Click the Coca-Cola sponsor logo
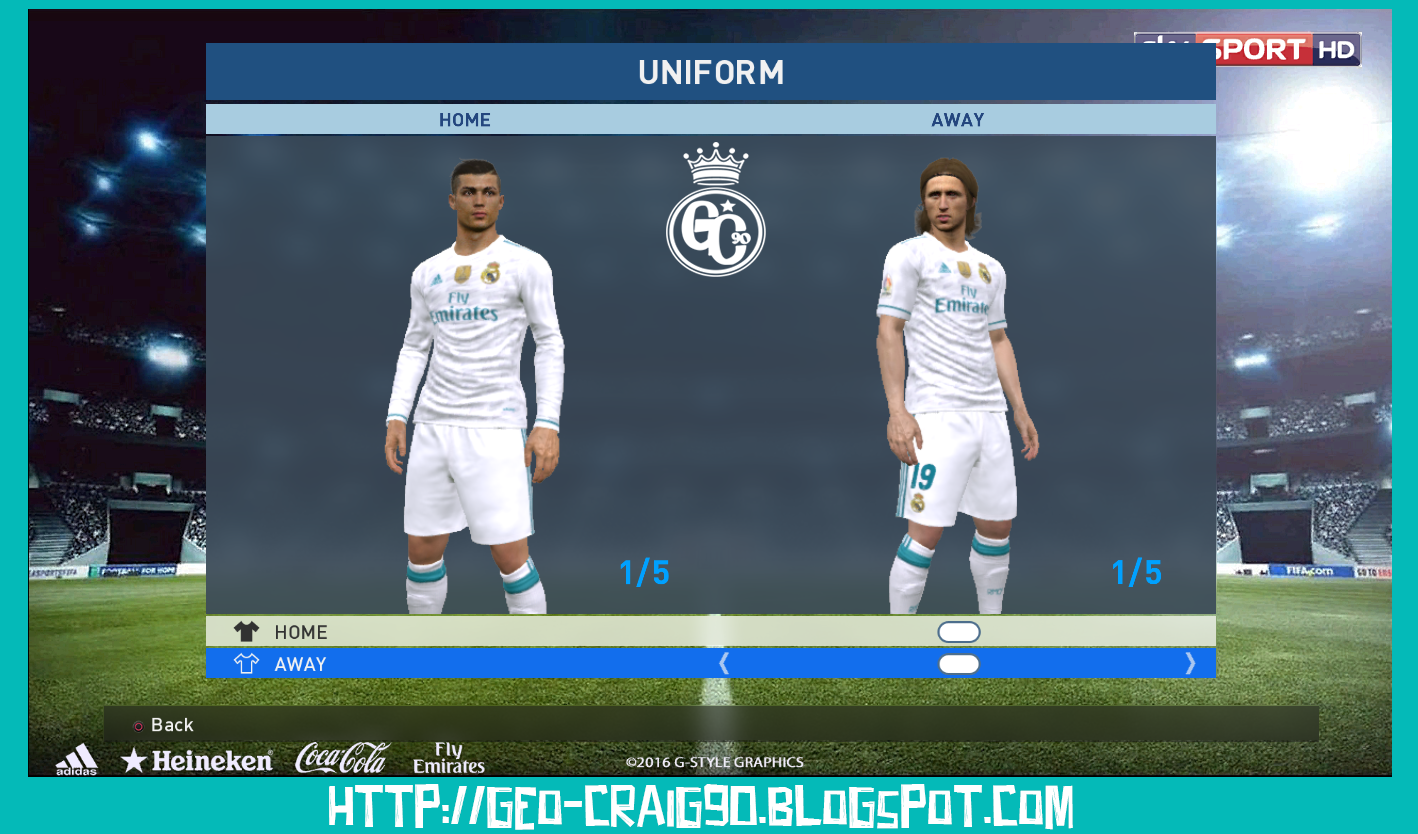 point(340,757)
